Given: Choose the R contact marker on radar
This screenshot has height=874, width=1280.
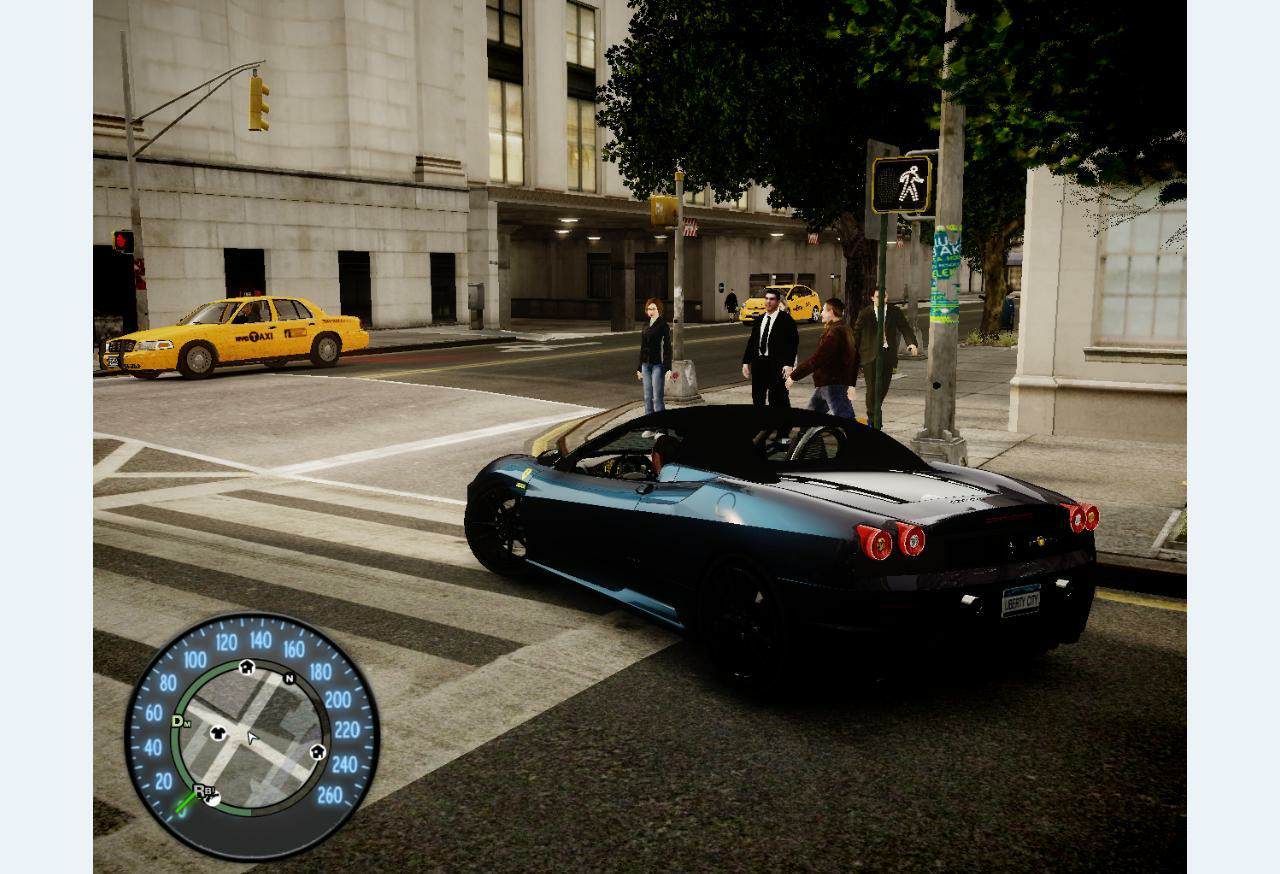Looking at the screenshot, I should coord(200,791).
